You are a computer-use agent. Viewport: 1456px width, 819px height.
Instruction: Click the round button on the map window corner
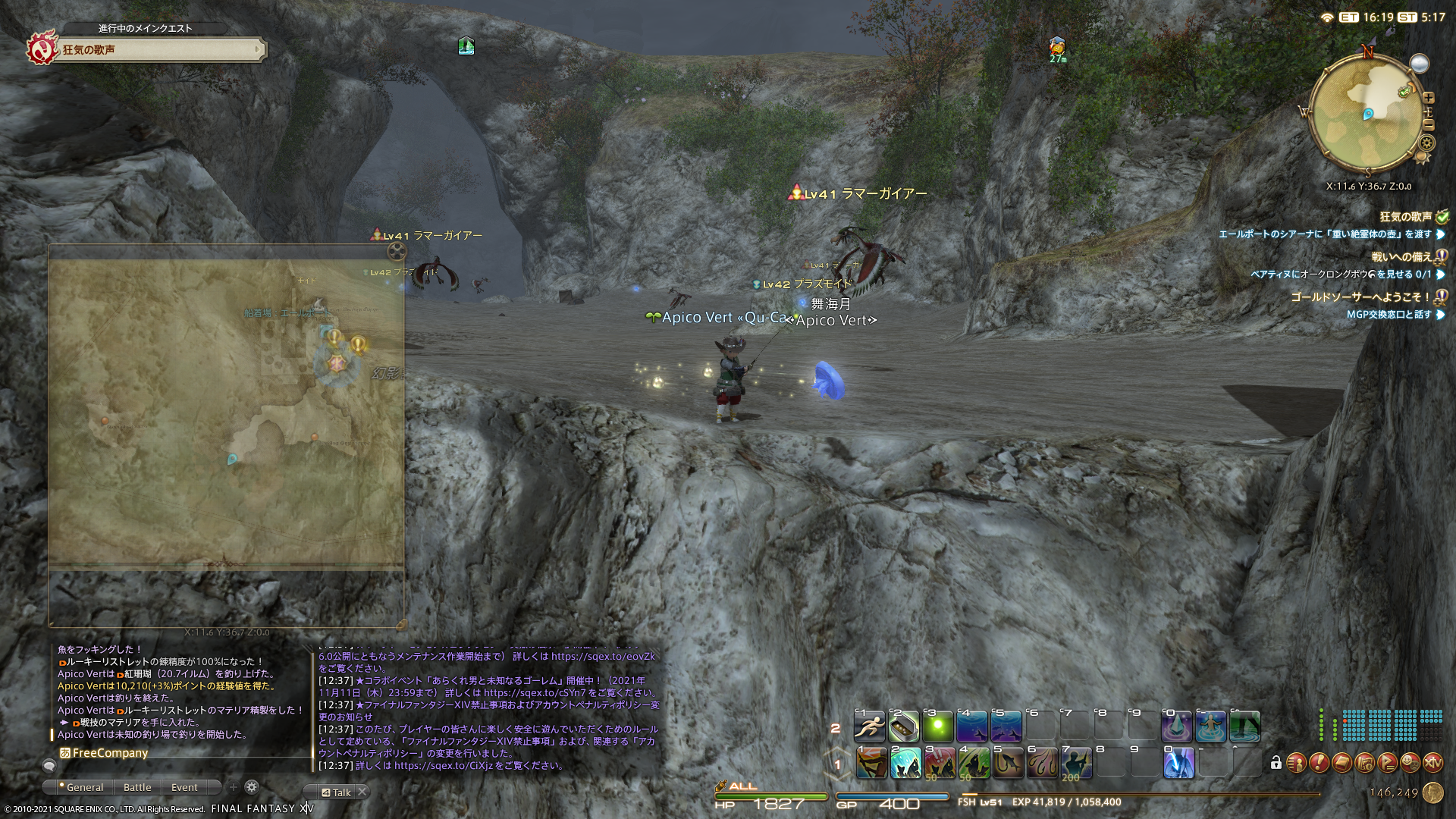coord(397,251)
